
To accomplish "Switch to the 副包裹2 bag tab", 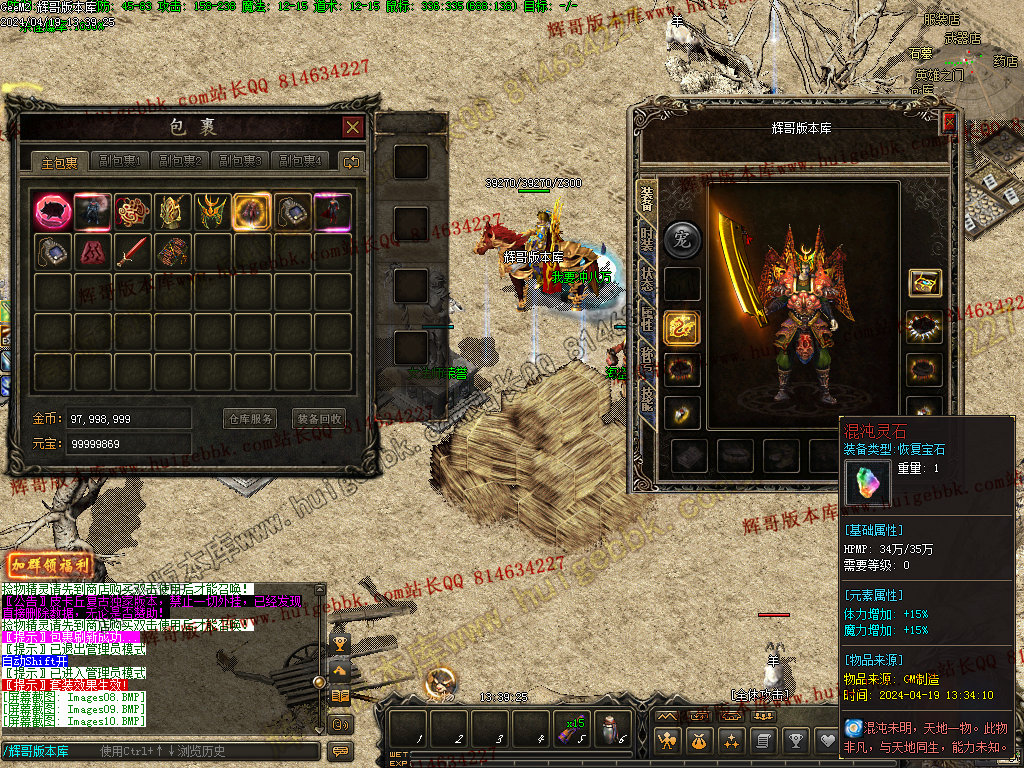I will 181,161.
